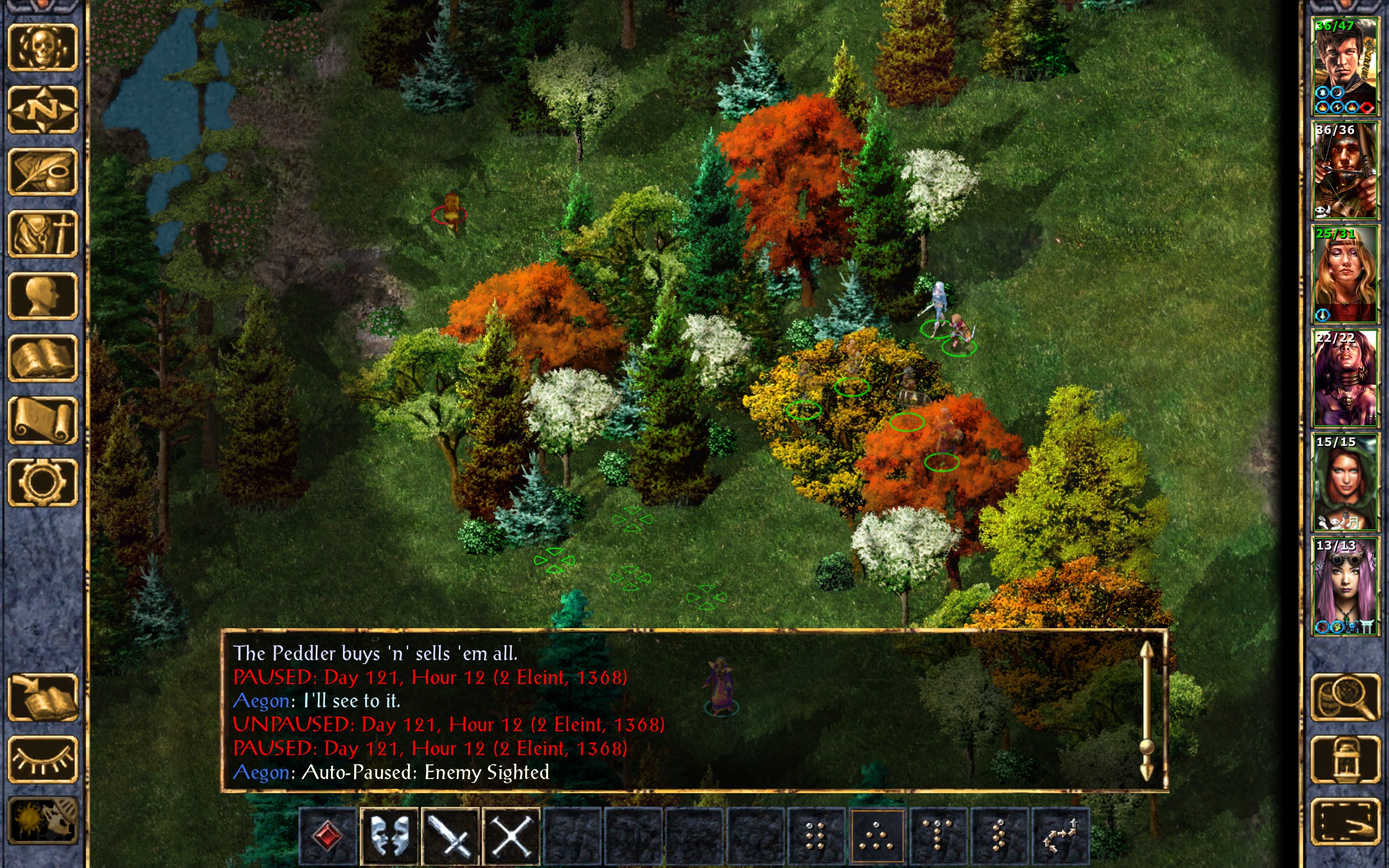The width and height of the screenshot is (1389, 868).
Task: Open the journal quill and inkwell icon
Action: point(42,172)
